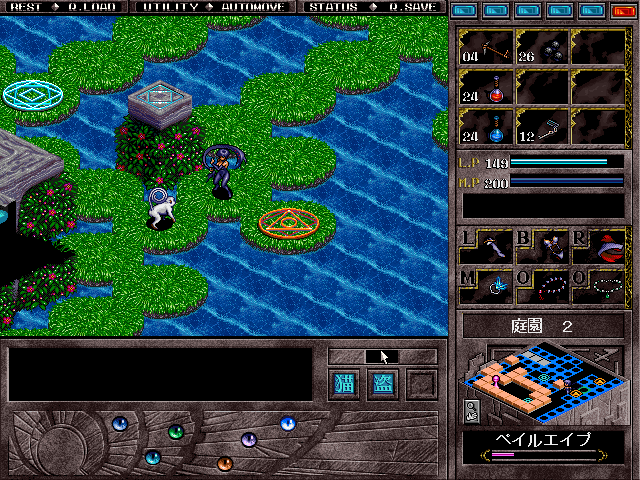This screenshot has width=640, height=480.
Task: Select the dark orbs slot with 26
Action: (x=543, y=47)
